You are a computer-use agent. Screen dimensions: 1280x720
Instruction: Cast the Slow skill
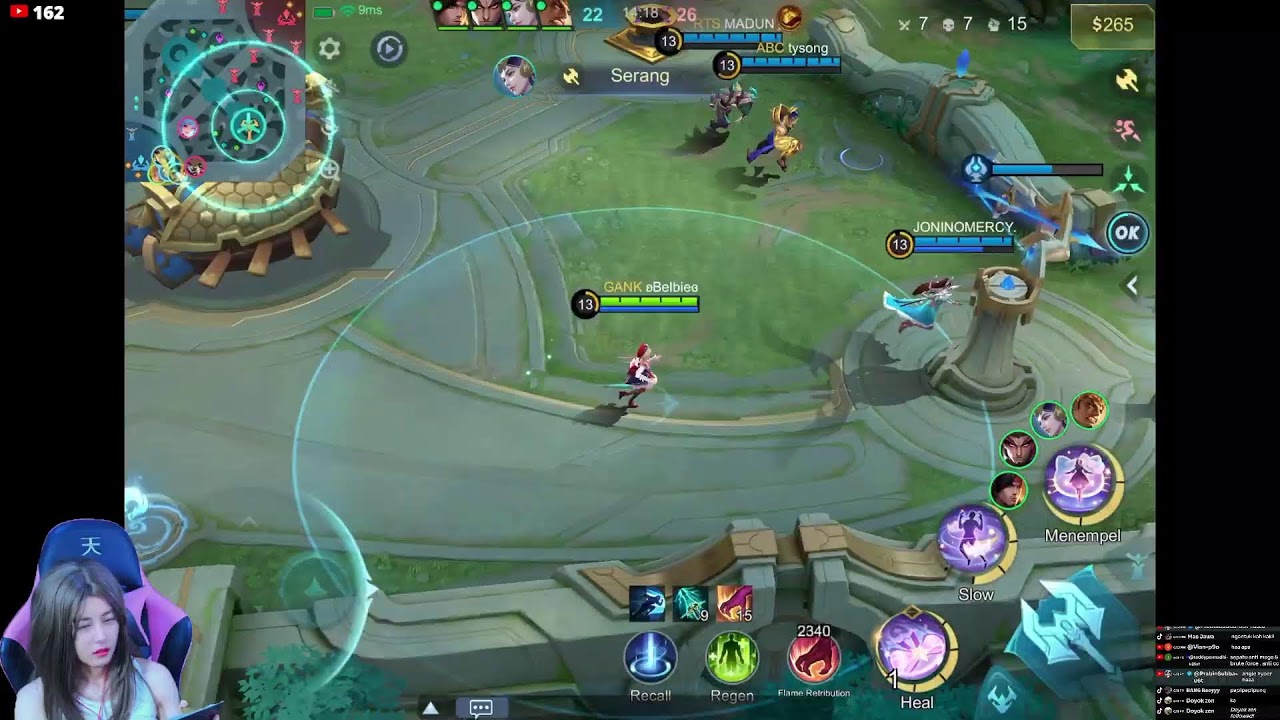973,541
